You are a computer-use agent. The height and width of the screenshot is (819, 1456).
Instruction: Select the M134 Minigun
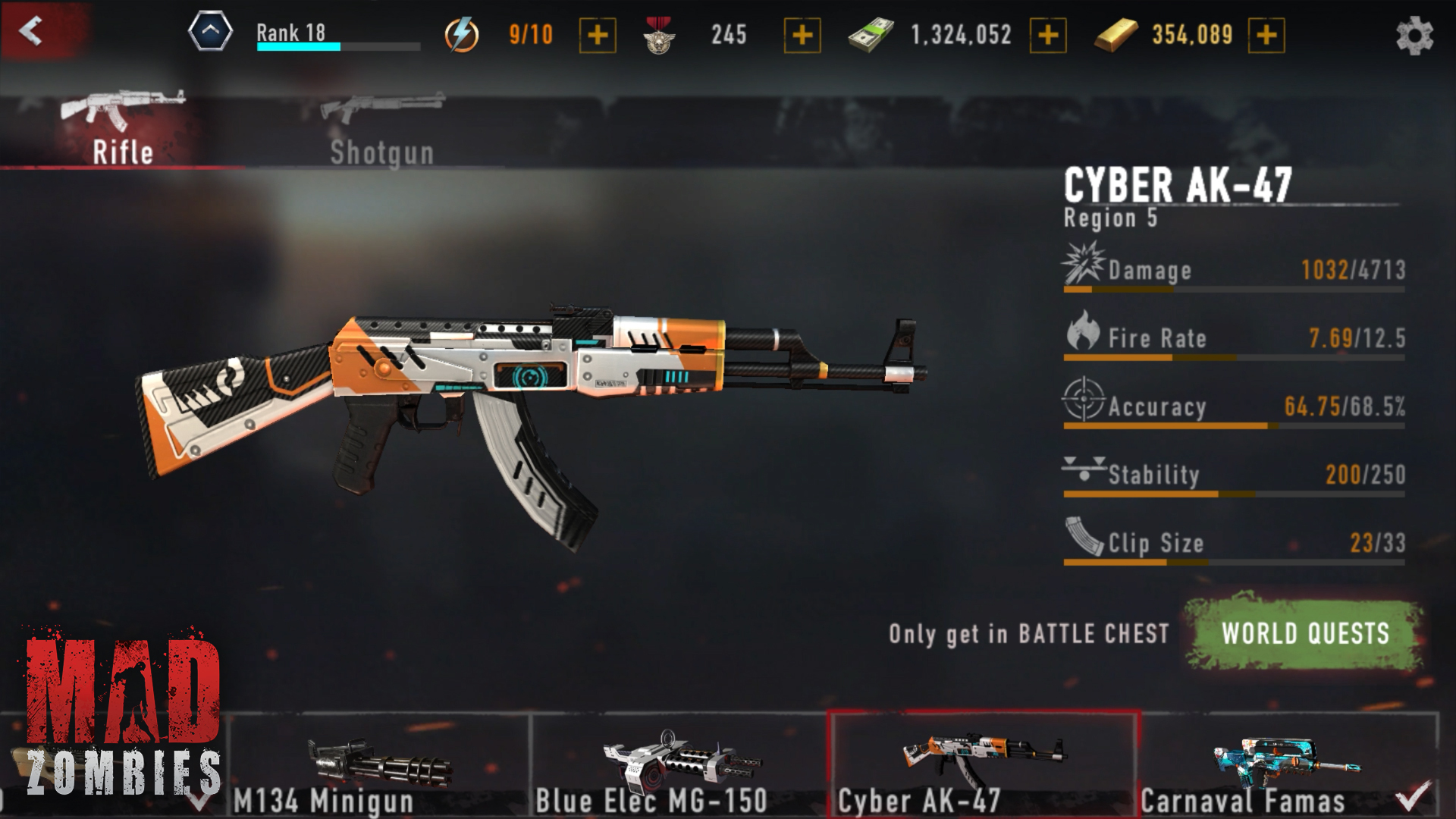tap(379, 766)
